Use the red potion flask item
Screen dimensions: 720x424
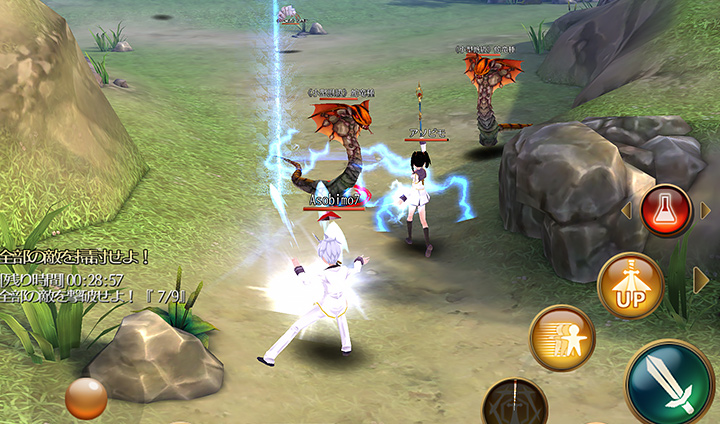[667, 210]
